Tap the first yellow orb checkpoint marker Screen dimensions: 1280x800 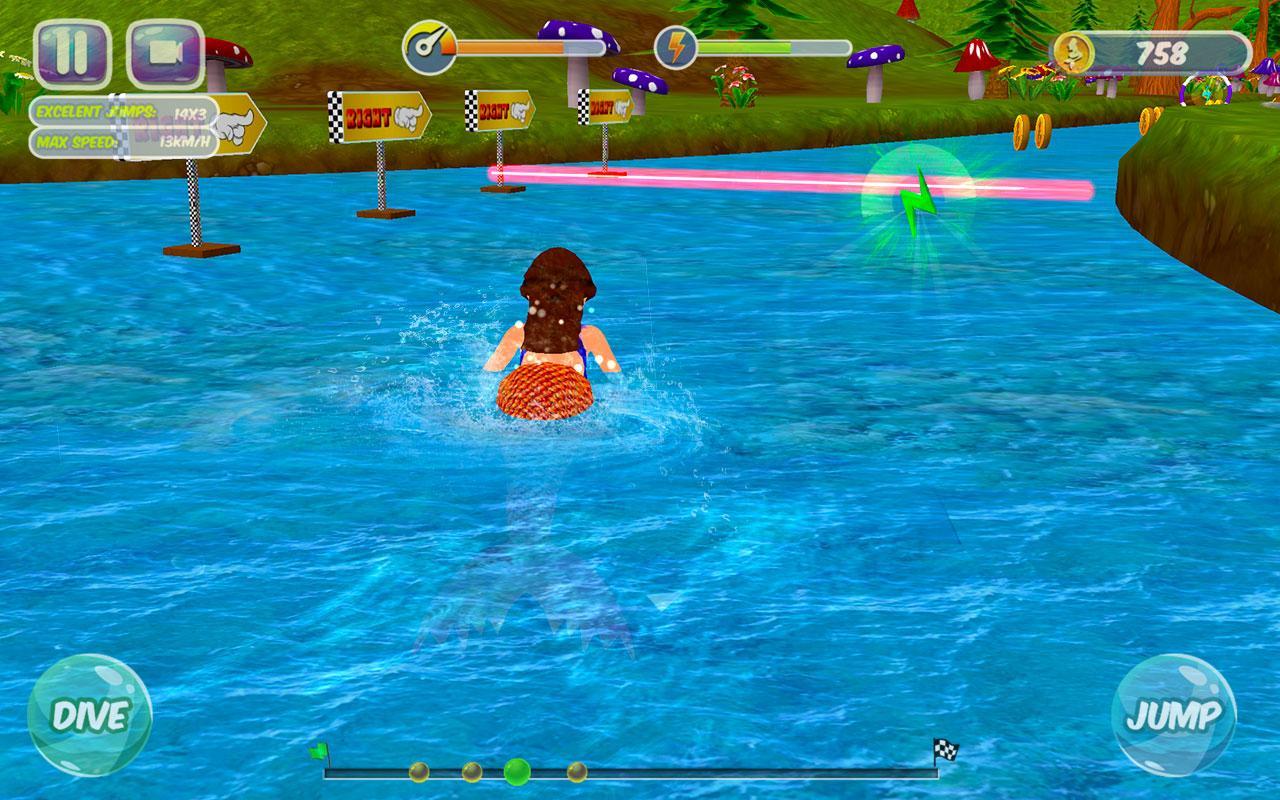click(421, 770)
